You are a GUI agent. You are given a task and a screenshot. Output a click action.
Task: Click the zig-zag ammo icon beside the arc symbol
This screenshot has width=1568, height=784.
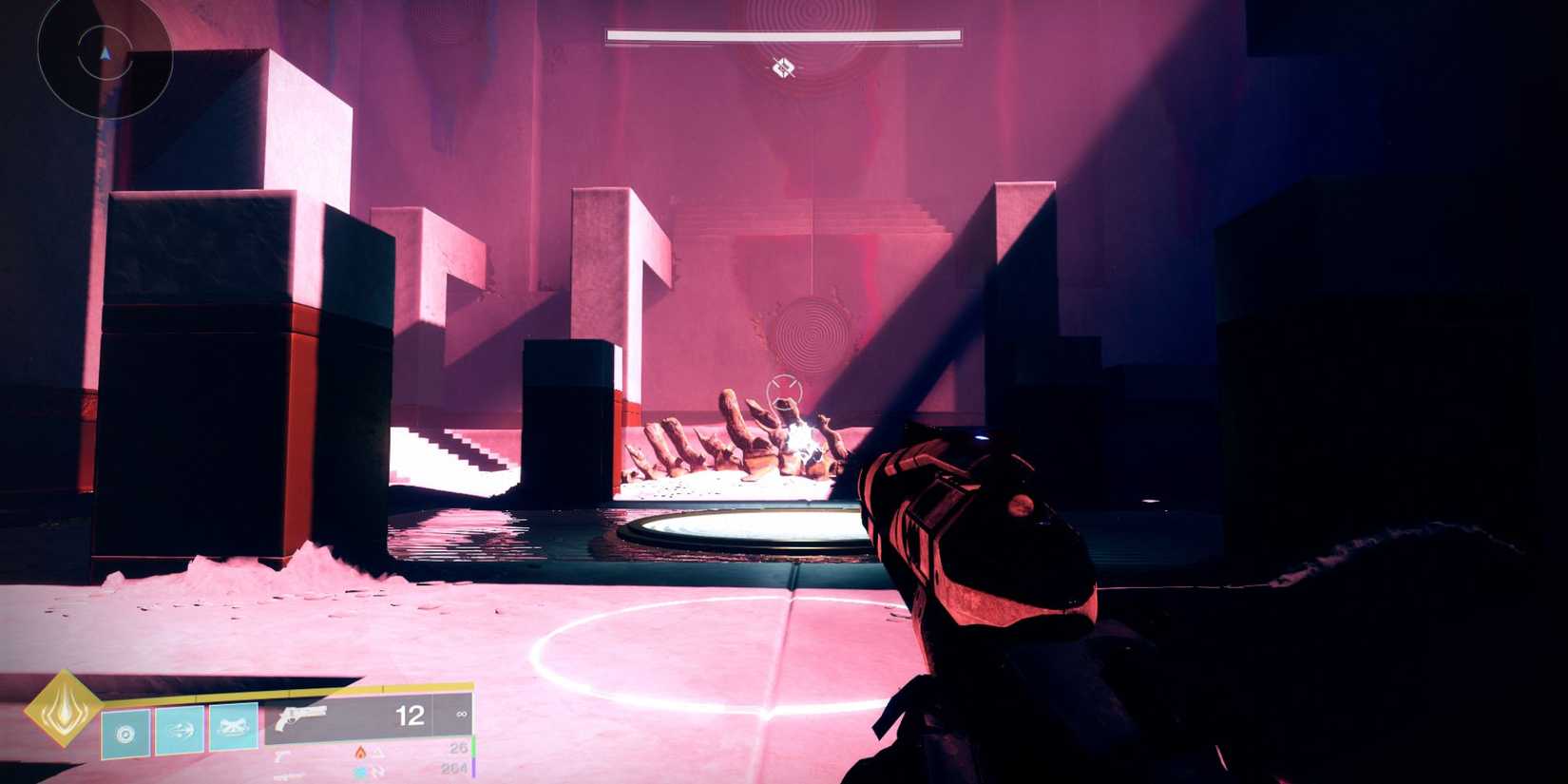(378, 771)
